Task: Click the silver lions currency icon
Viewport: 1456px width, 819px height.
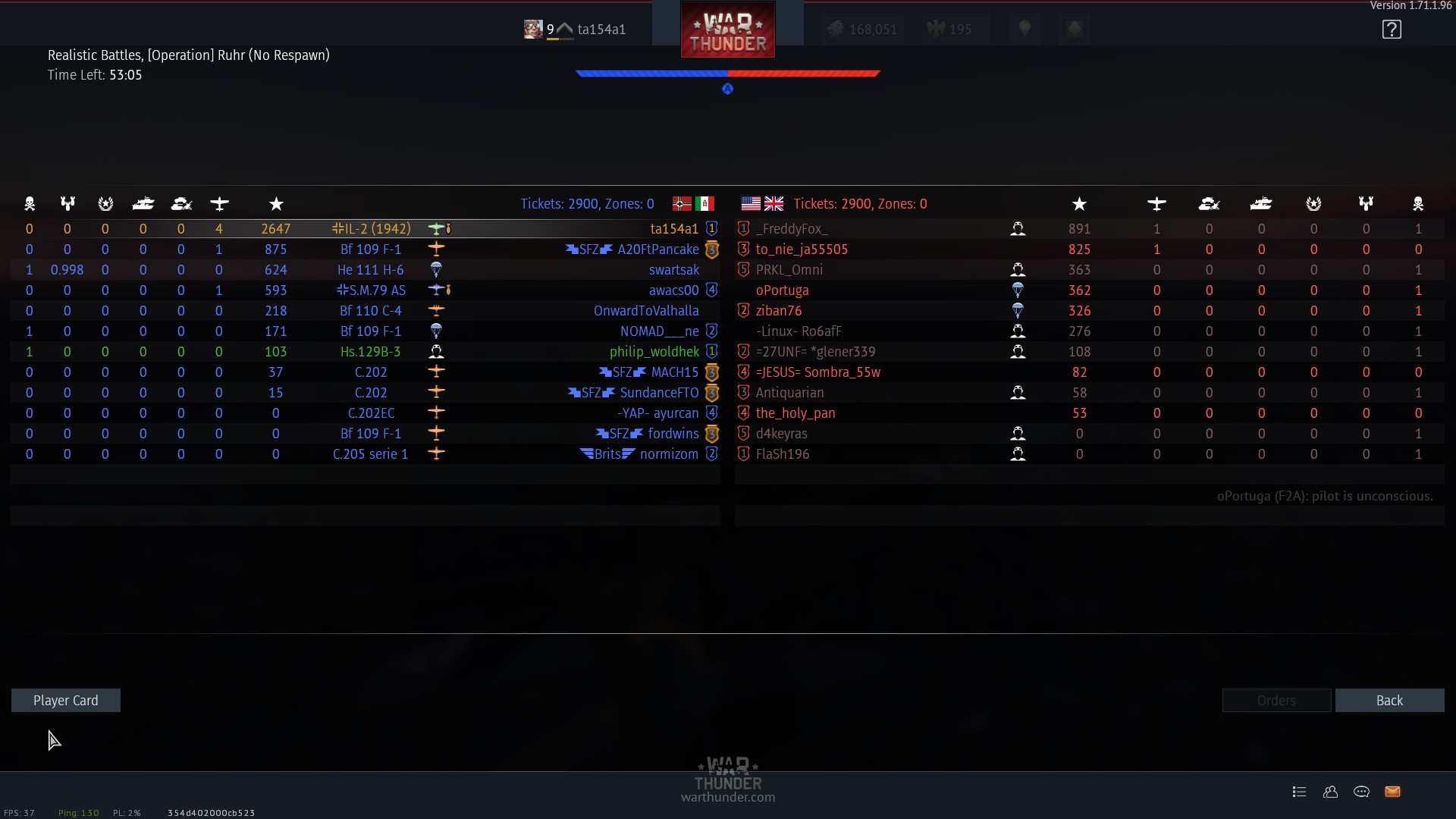Action: coord(836,29)
